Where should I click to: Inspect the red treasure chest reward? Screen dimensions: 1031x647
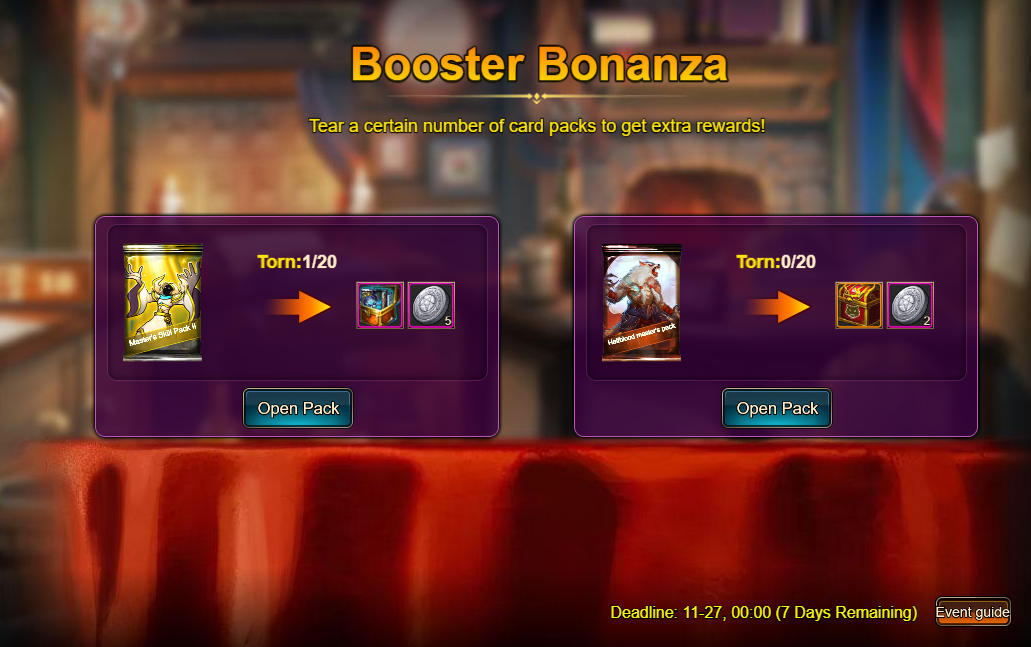click(x=859, y=305)
